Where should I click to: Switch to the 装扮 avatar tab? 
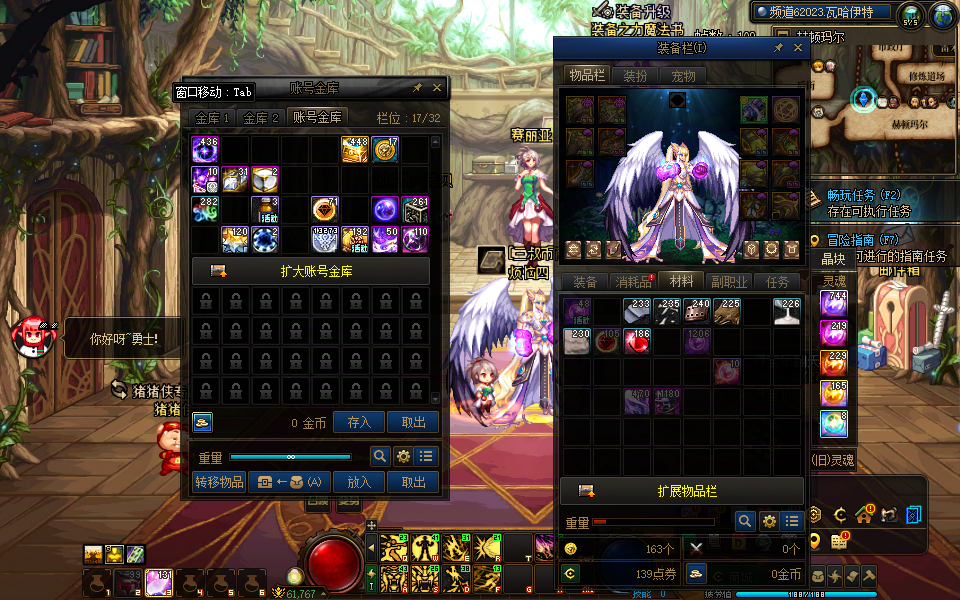point(635,75)
